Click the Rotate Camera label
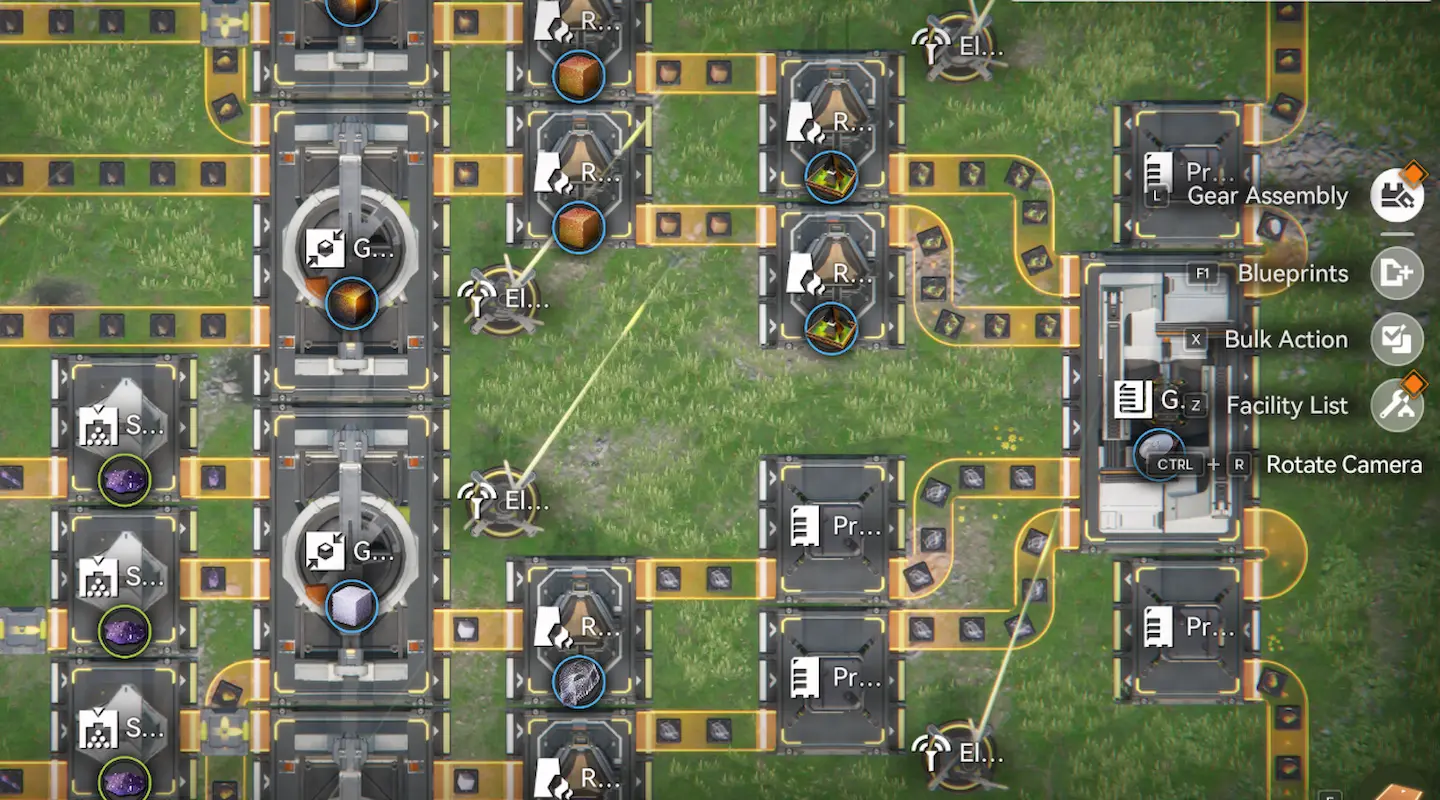Screen dimensions: 1440x800 click(x=1344, y=464)
